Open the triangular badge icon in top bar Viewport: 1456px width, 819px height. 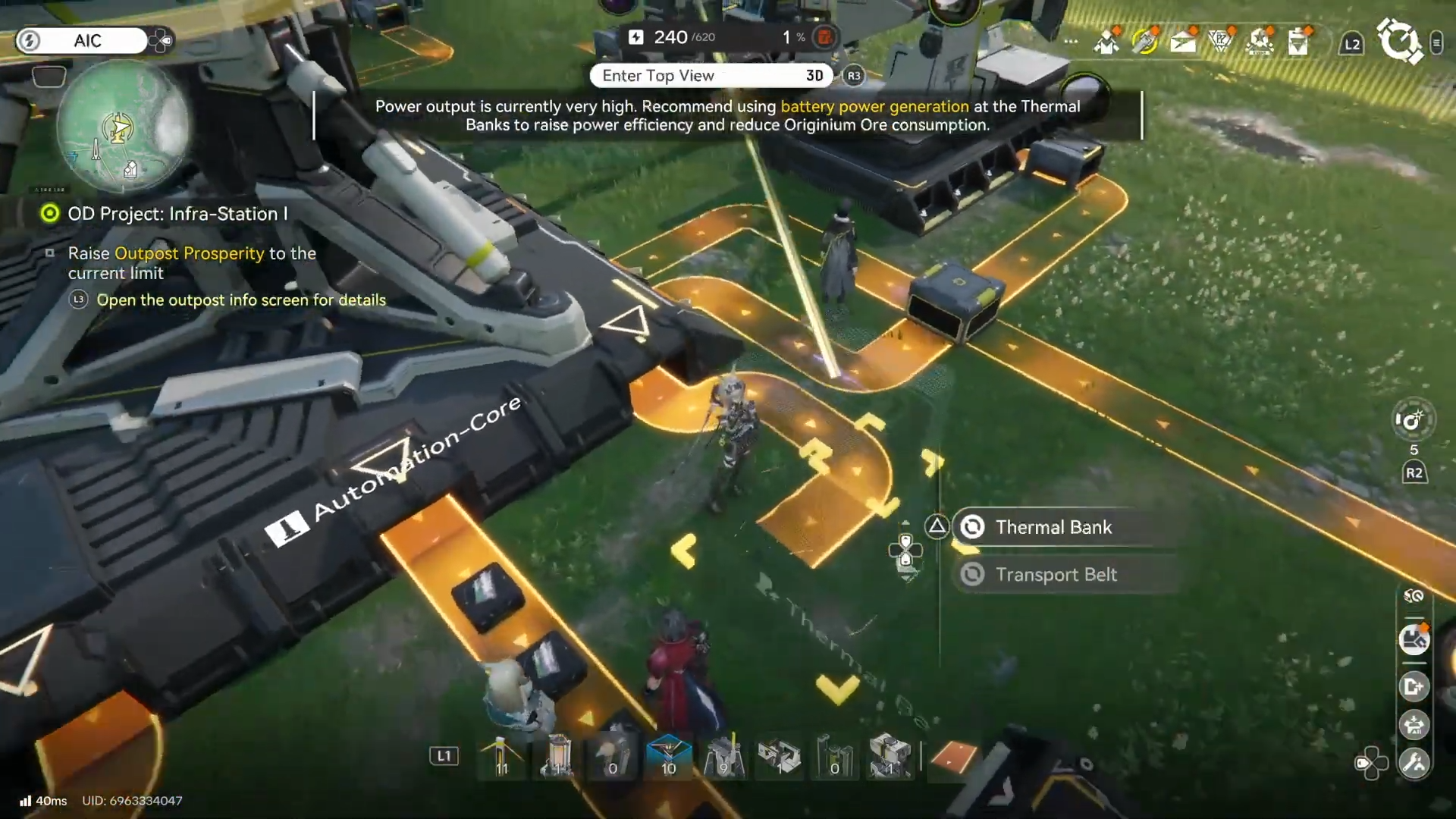coord(1221,42)
